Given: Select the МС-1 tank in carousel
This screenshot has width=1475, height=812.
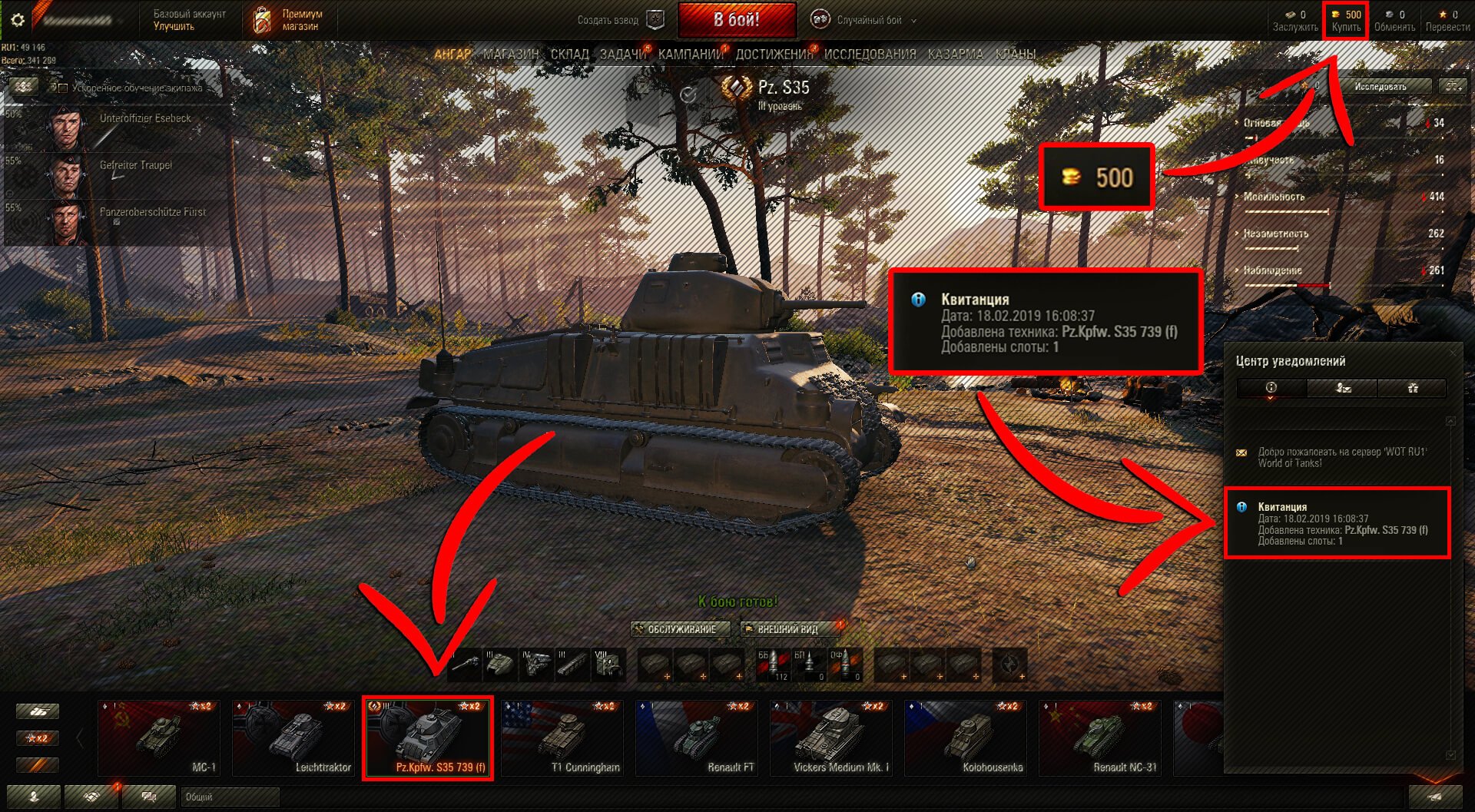Looking at the screenshot, I should point(159,737).
